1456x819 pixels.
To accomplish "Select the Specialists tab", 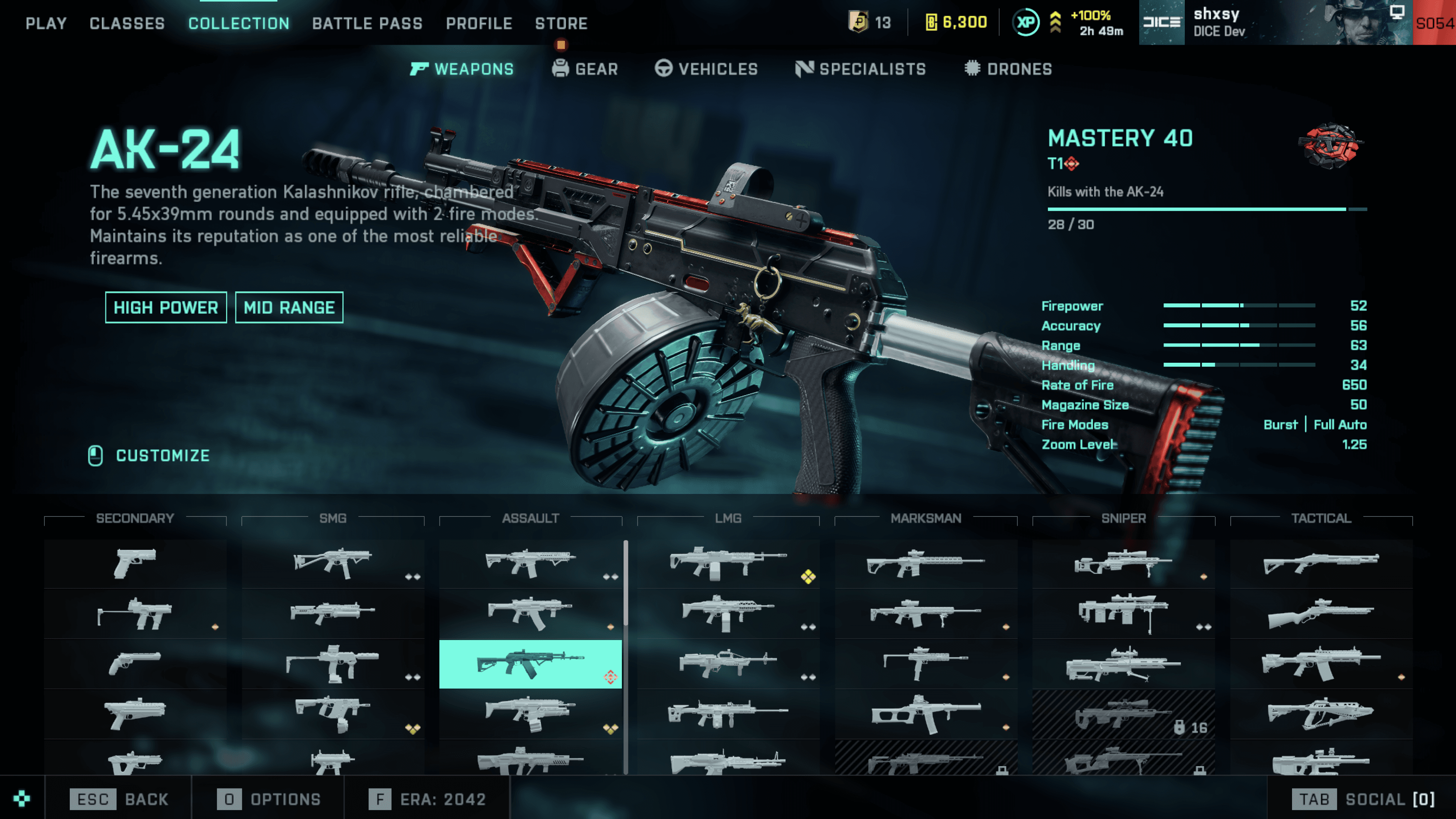I will click(x=861, y=69).
